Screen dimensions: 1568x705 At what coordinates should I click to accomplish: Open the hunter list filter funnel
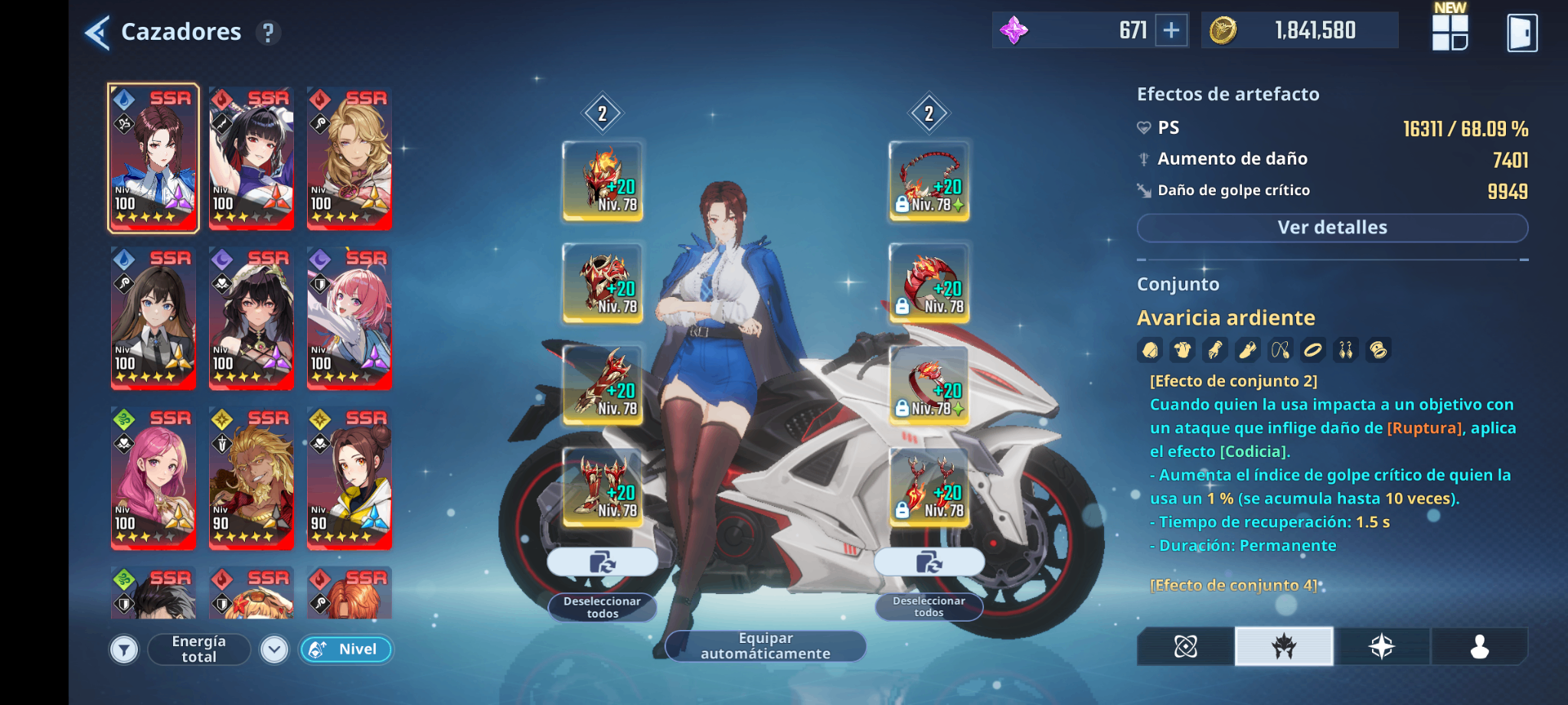click(124, 650)
